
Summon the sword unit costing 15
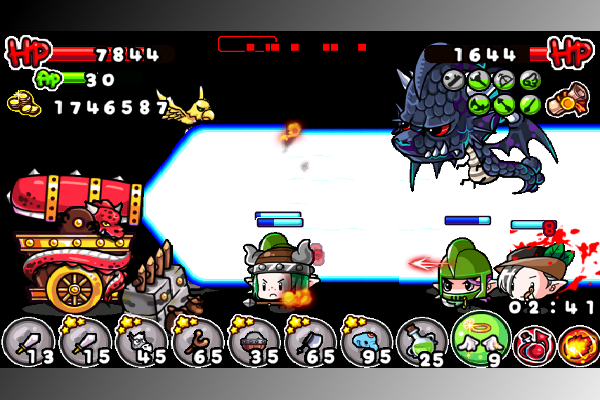[83, 342]
